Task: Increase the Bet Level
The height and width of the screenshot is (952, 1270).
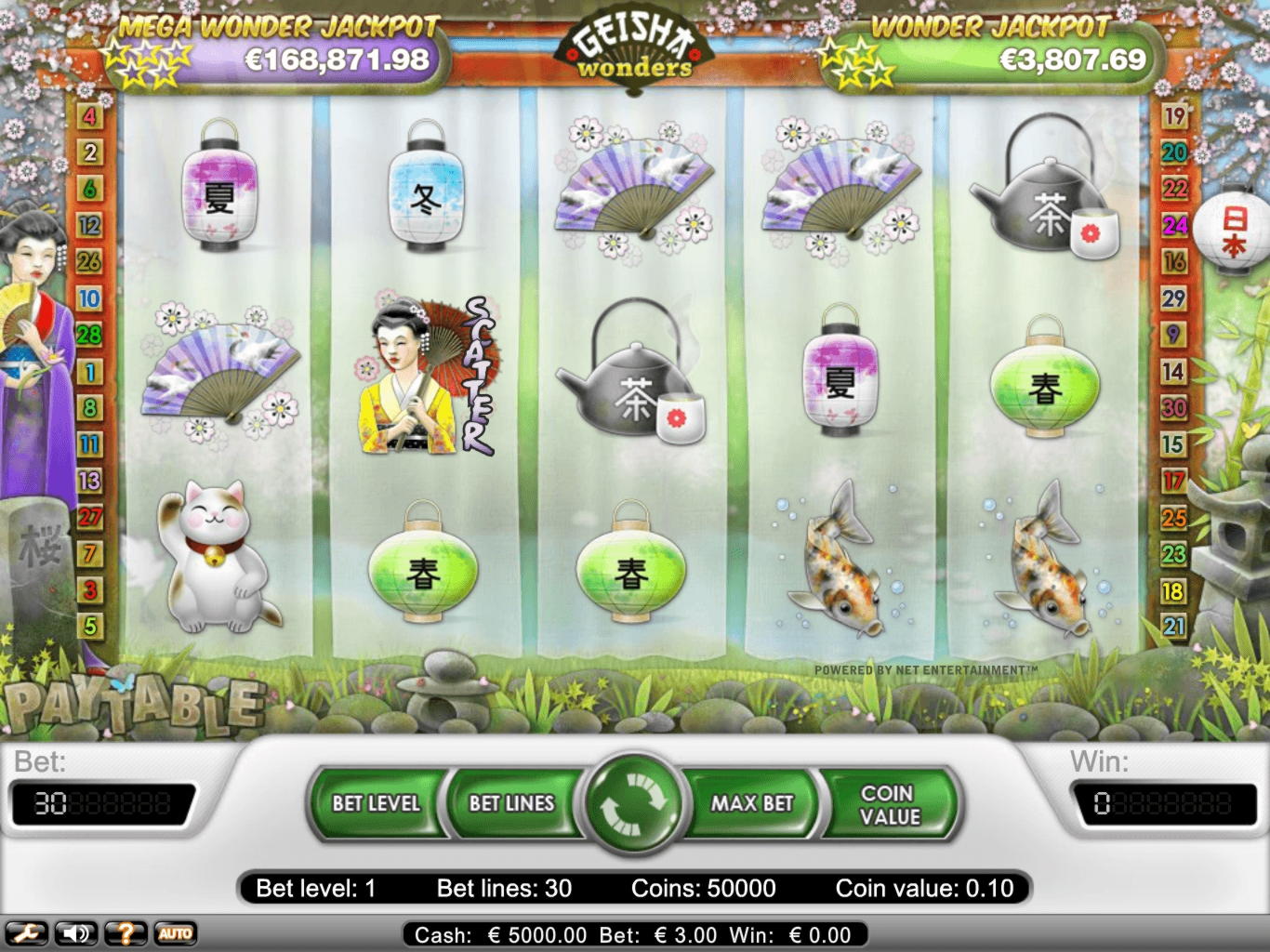Action: pyautogui.click(x=377, y=803)
